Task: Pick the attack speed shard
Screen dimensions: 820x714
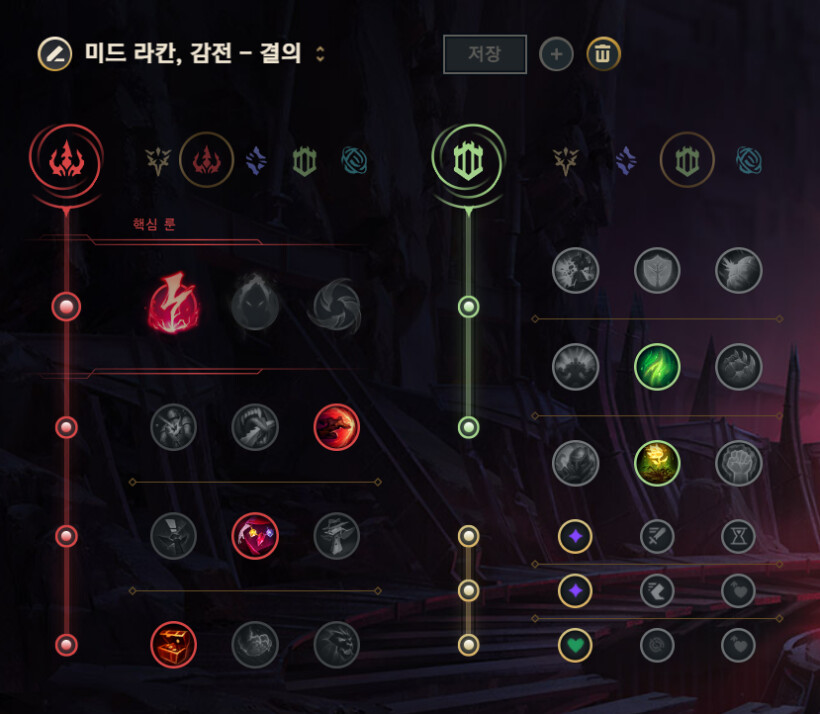Action: coord(657,537)
